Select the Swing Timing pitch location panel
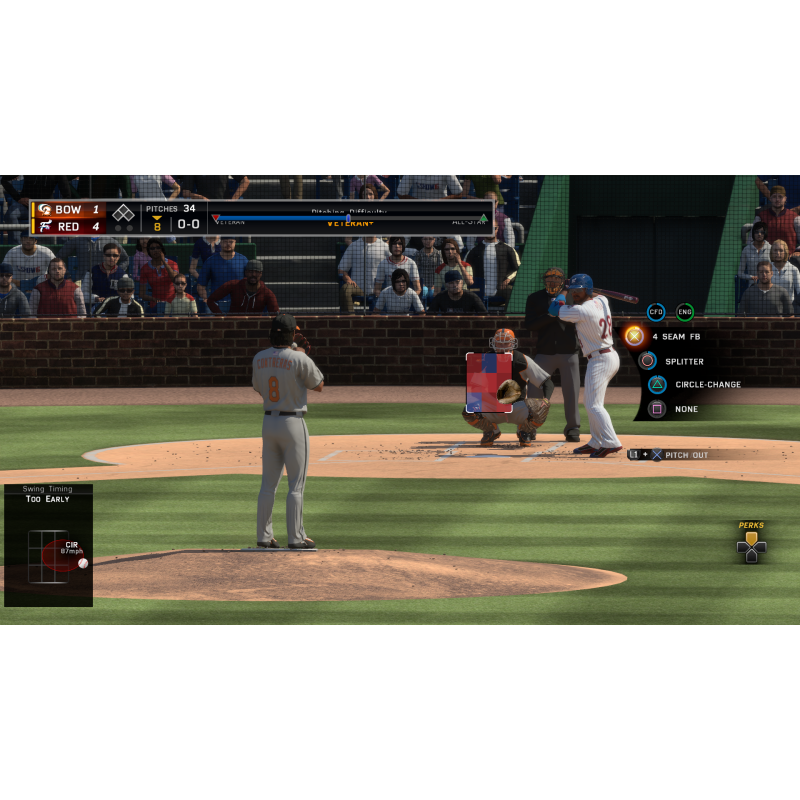This screenshot has height=800, width=800. click(48, 546)
